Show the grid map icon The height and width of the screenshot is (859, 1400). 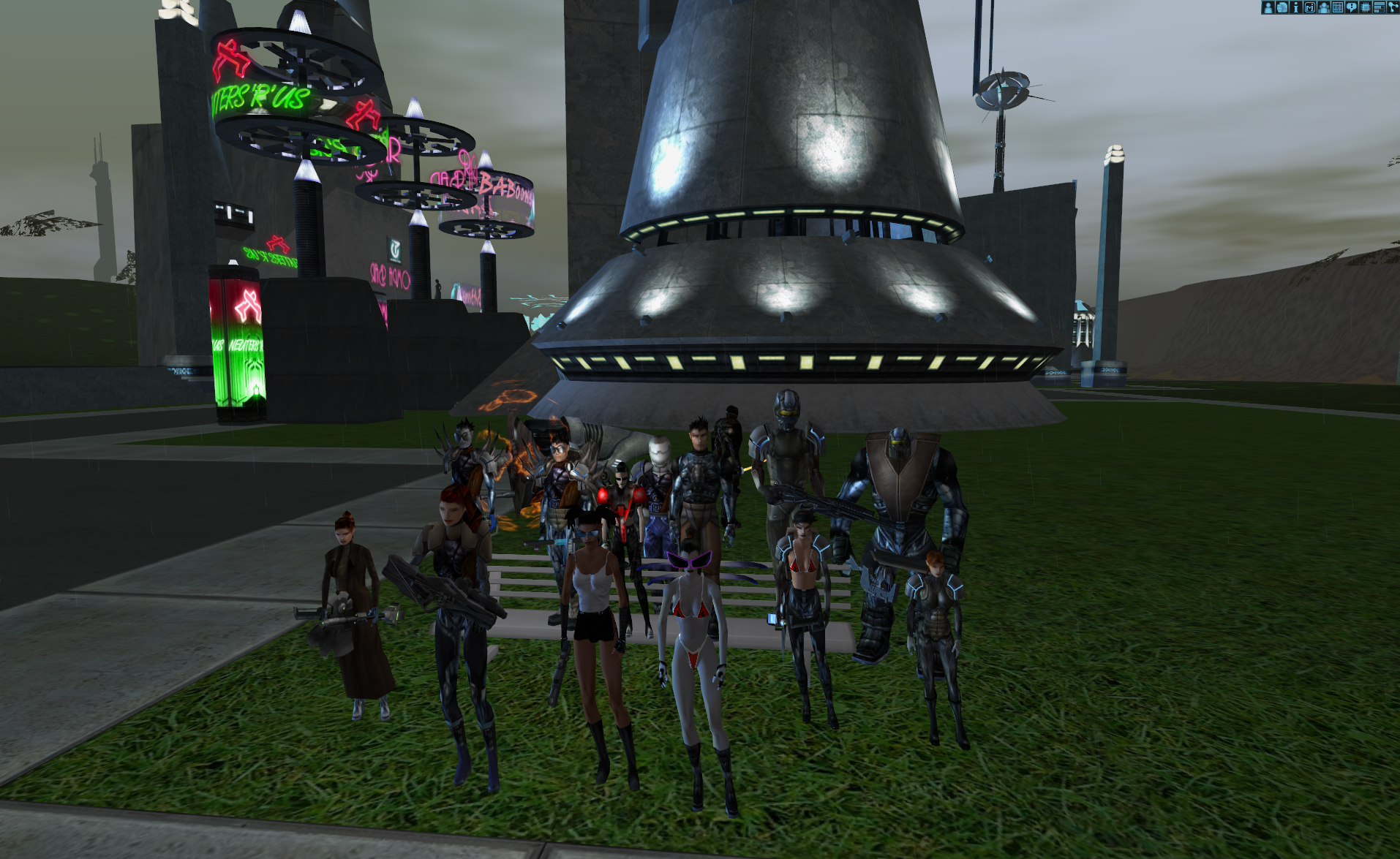[1338, 7]
